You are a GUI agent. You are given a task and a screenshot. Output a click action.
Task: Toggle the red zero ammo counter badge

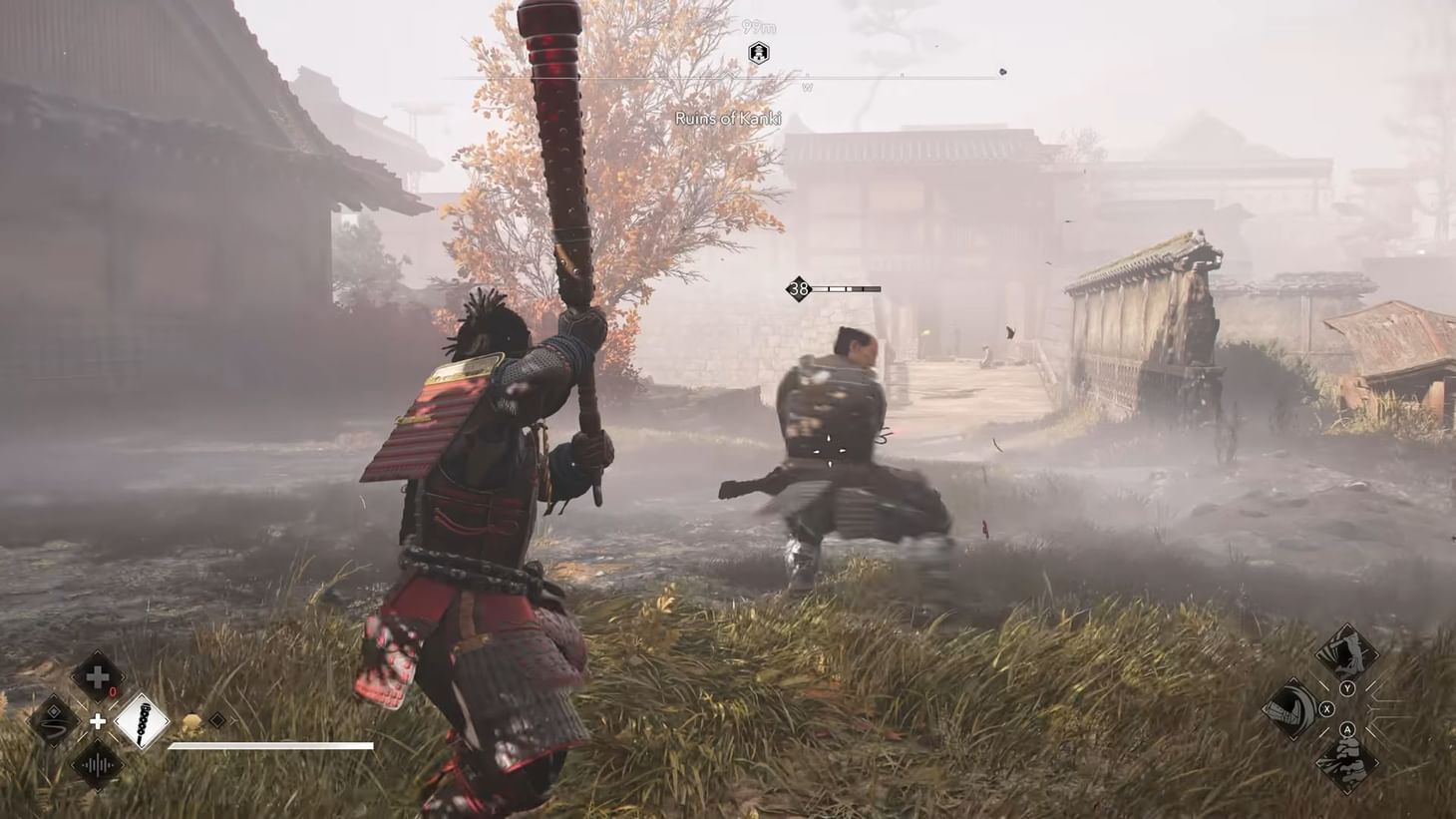tap(113, 690)
